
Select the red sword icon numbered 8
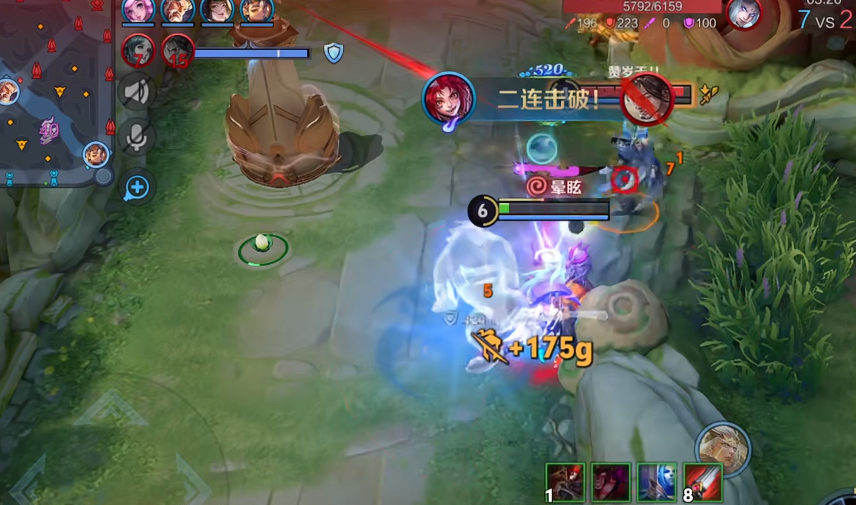click(702, 481)
